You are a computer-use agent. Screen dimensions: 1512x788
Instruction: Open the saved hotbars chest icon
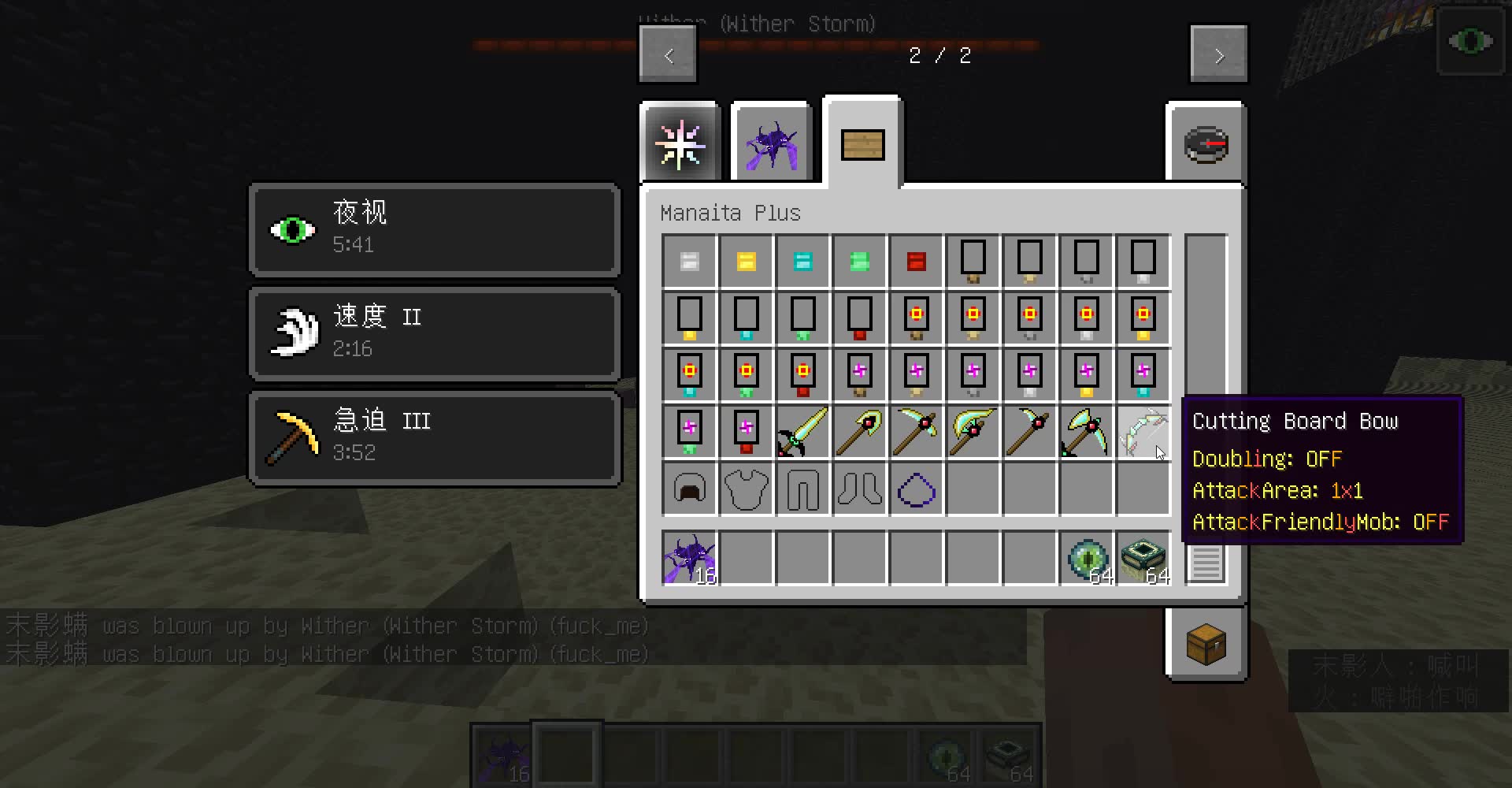click(1206, 644)
